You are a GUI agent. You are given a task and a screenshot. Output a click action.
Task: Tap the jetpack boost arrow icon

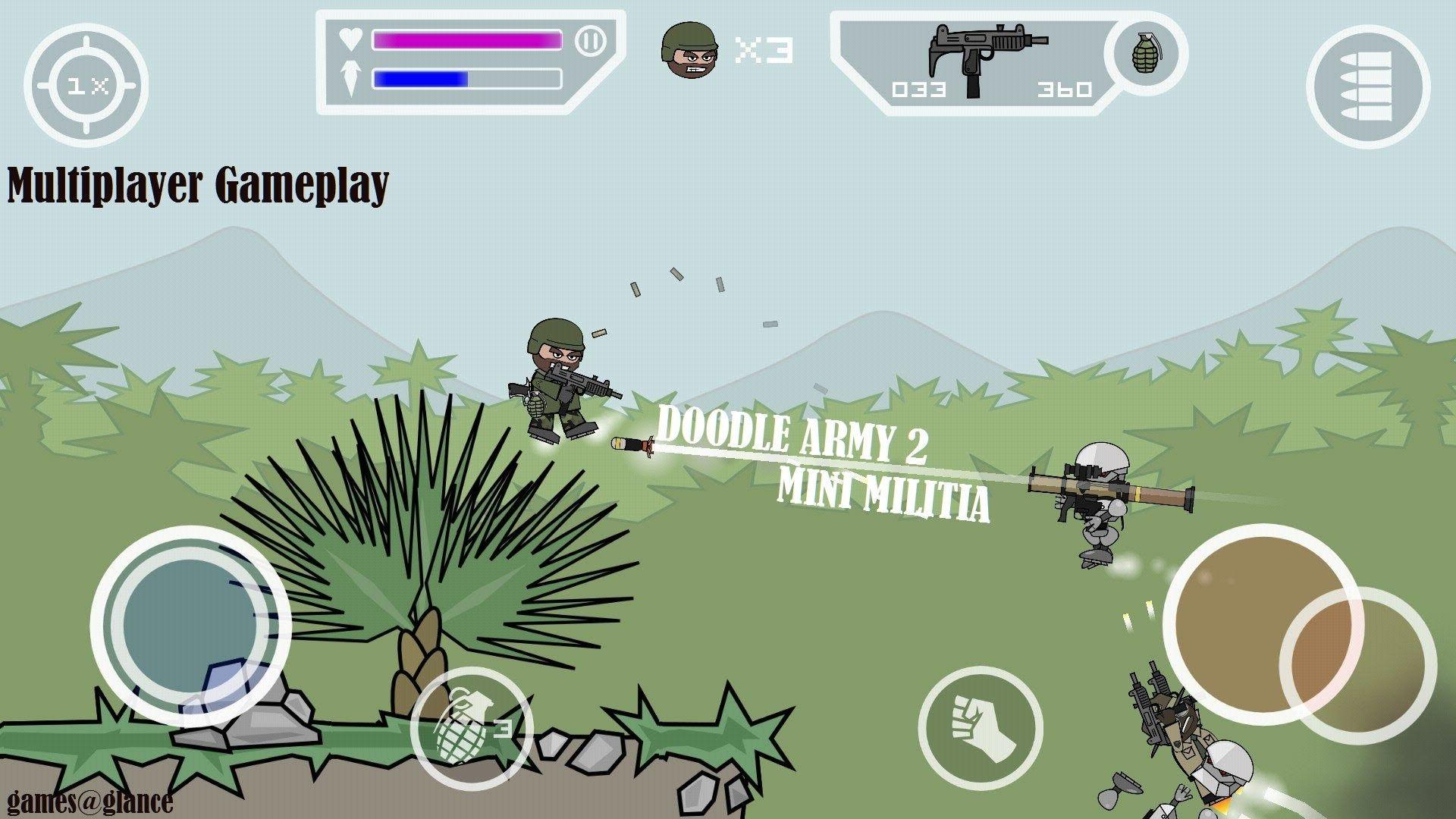coord(350,77)
